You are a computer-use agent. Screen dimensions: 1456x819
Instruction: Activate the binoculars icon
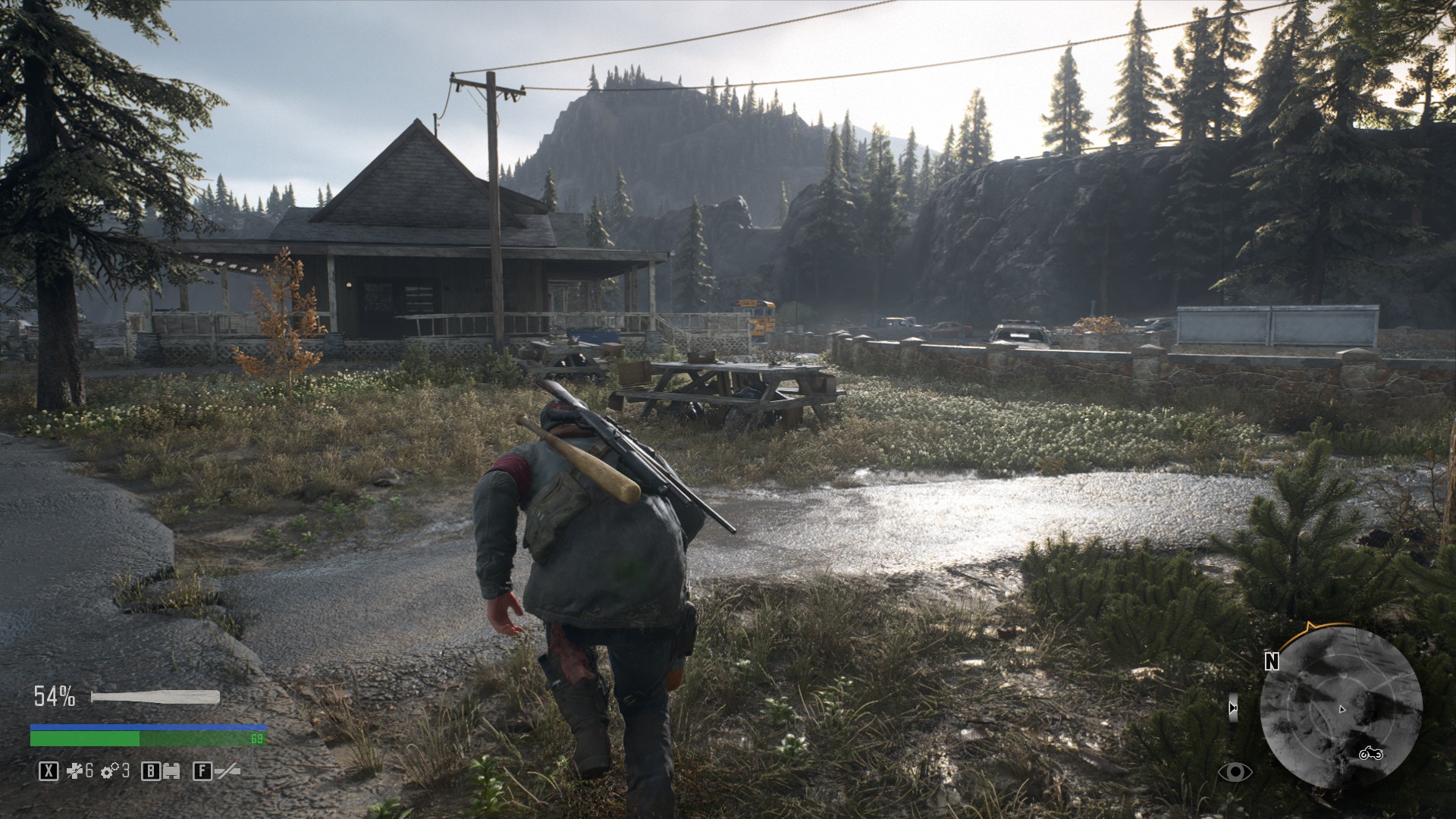[172, 771]
